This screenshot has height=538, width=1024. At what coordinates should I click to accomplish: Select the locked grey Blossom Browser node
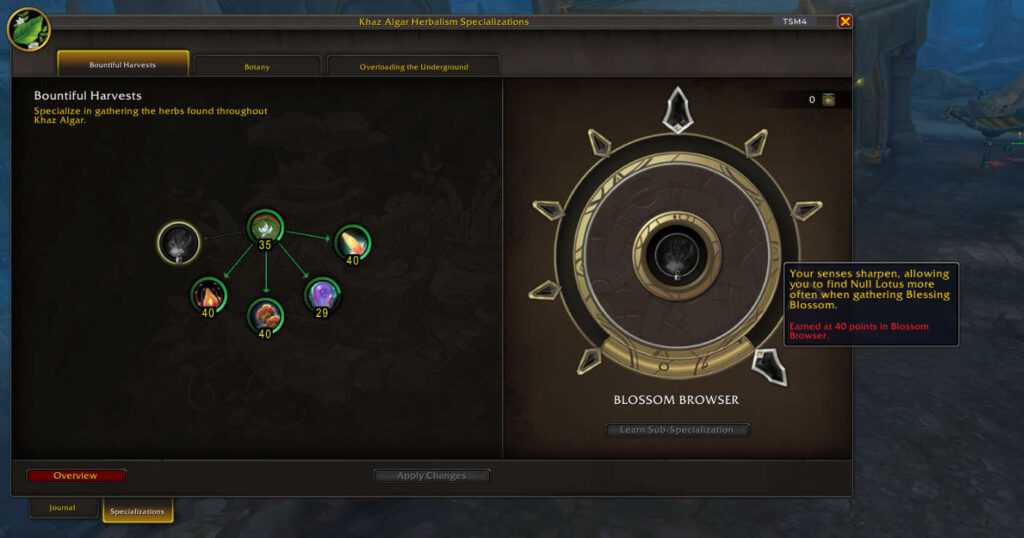pyautogui.click(x=177, y=241)
